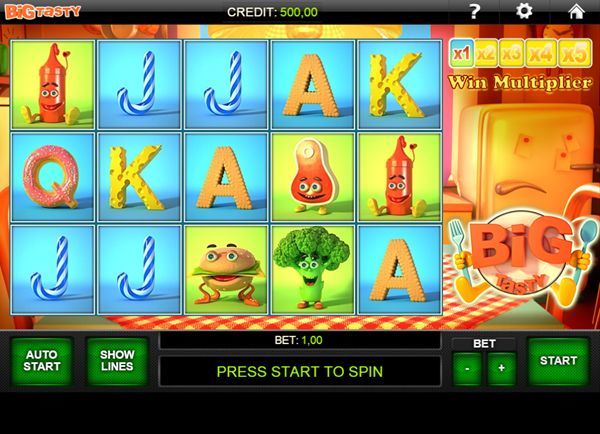This screenshot has width=600, height=434.
Task: Show the paylines with SHOW LINES
Action: (x=117, y=361)
